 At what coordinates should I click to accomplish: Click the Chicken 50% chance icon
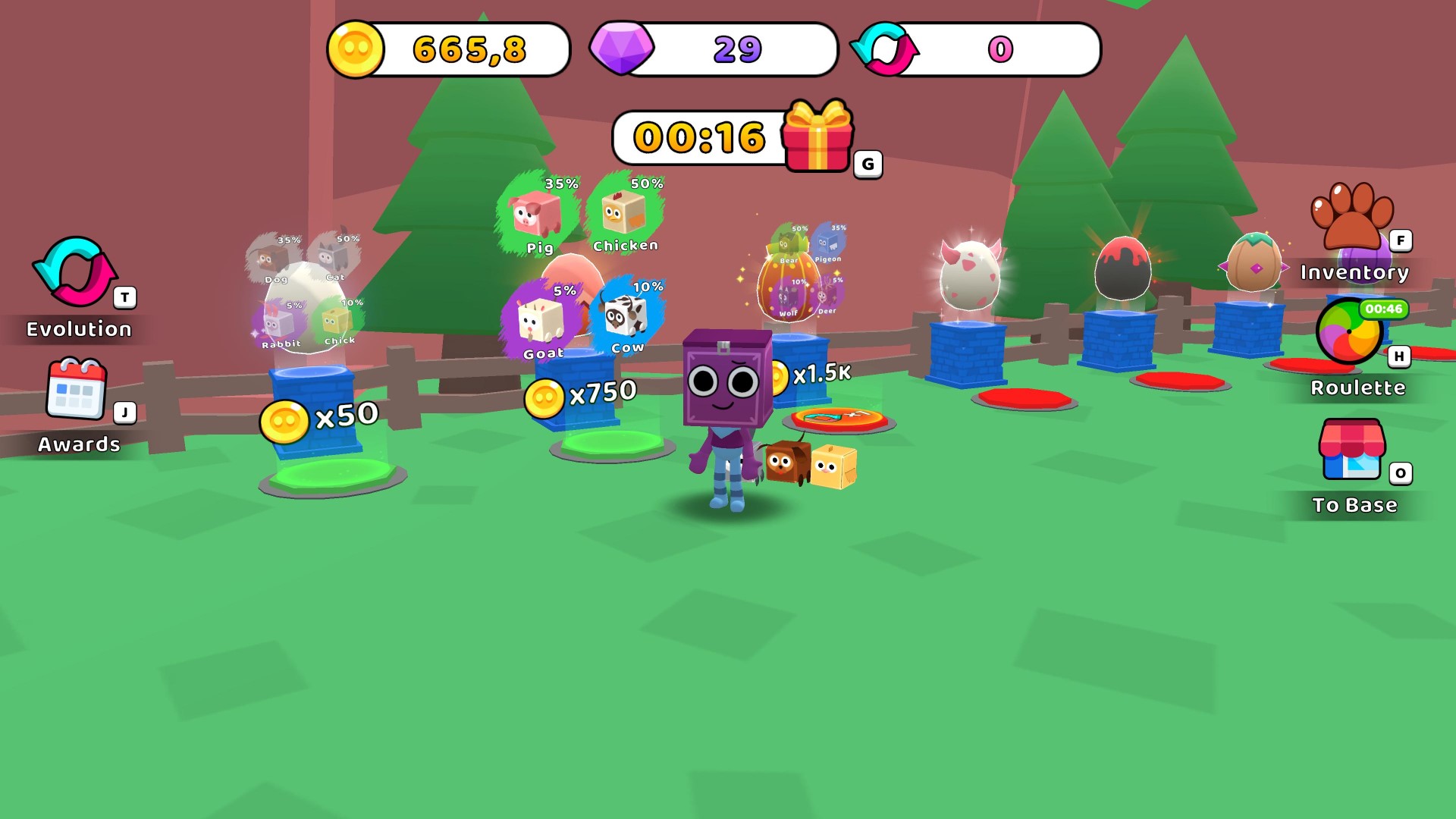pos(622,212)
